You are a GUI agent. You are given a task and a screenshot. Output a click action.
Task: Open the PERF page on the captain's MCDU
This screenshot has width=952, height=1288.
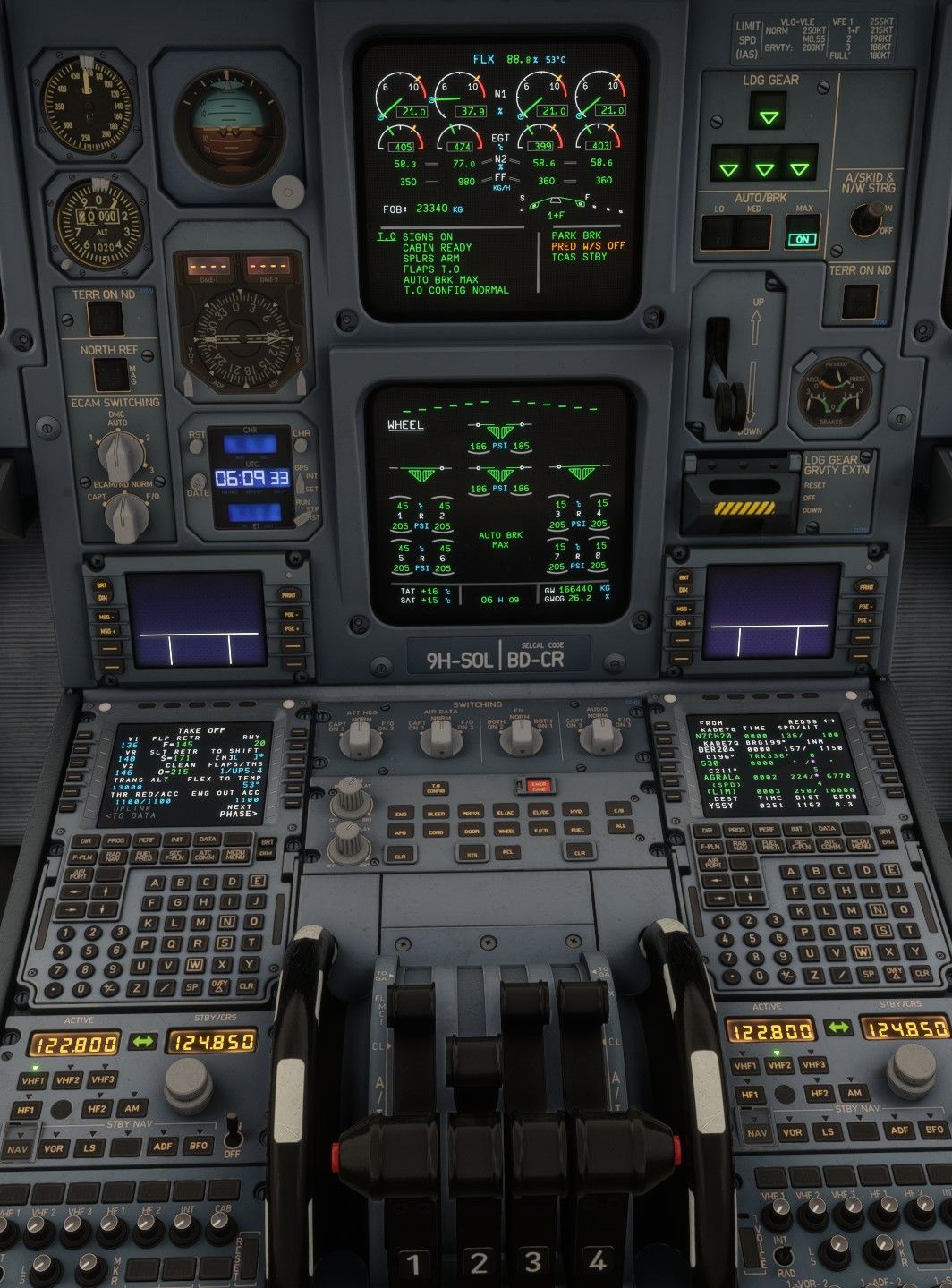pyautogui.click(x=147, y=841)
